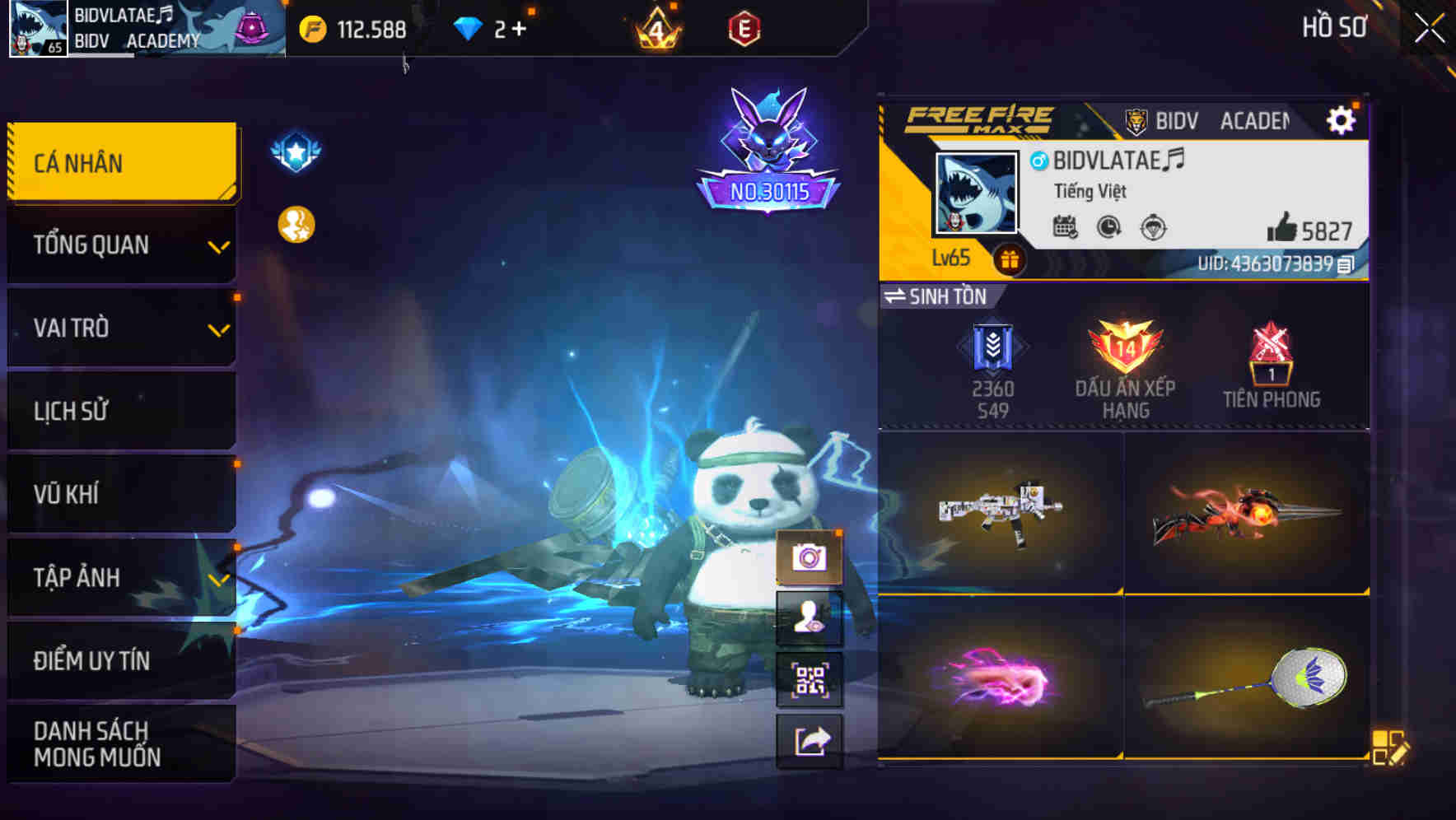Toggle the mode swap arrows beside SINH TỒN
Image resolution: width=1456 pixels, height=820 pixels.
pyautogui.click(x=898, y=297)
